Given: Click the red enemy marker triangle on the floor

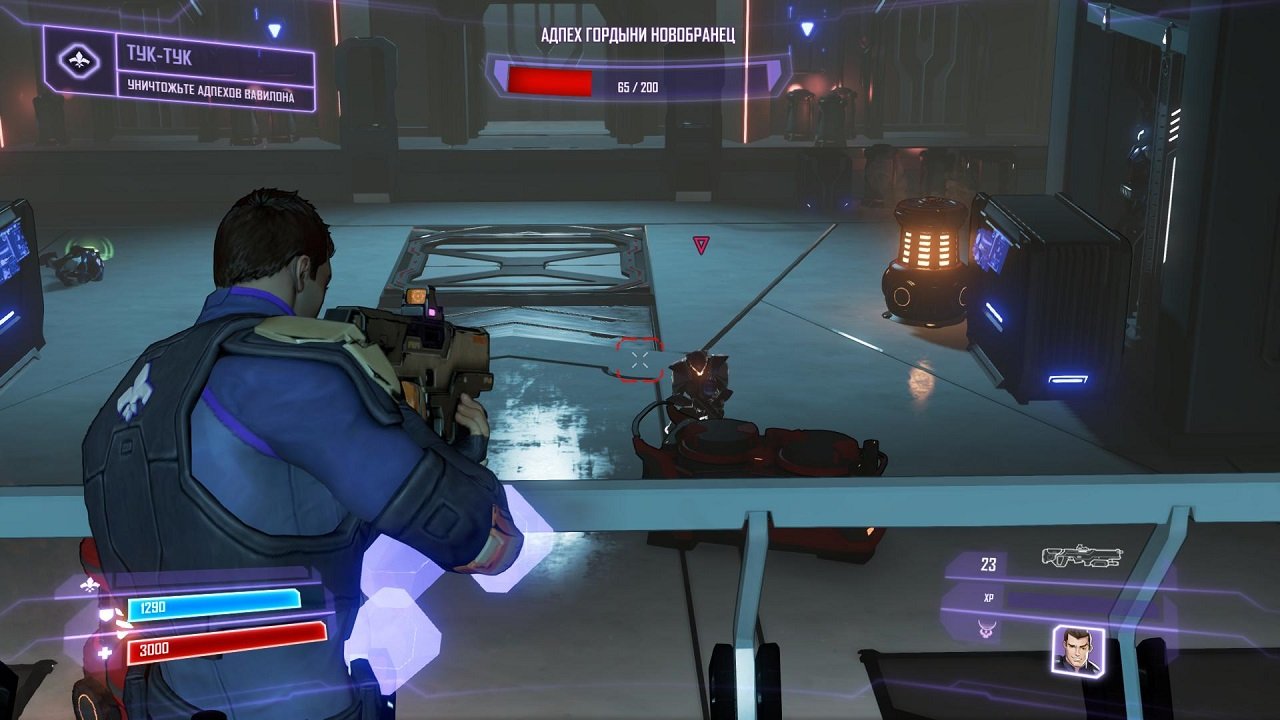Looking at the screenshot, I should tap(703, 243).
